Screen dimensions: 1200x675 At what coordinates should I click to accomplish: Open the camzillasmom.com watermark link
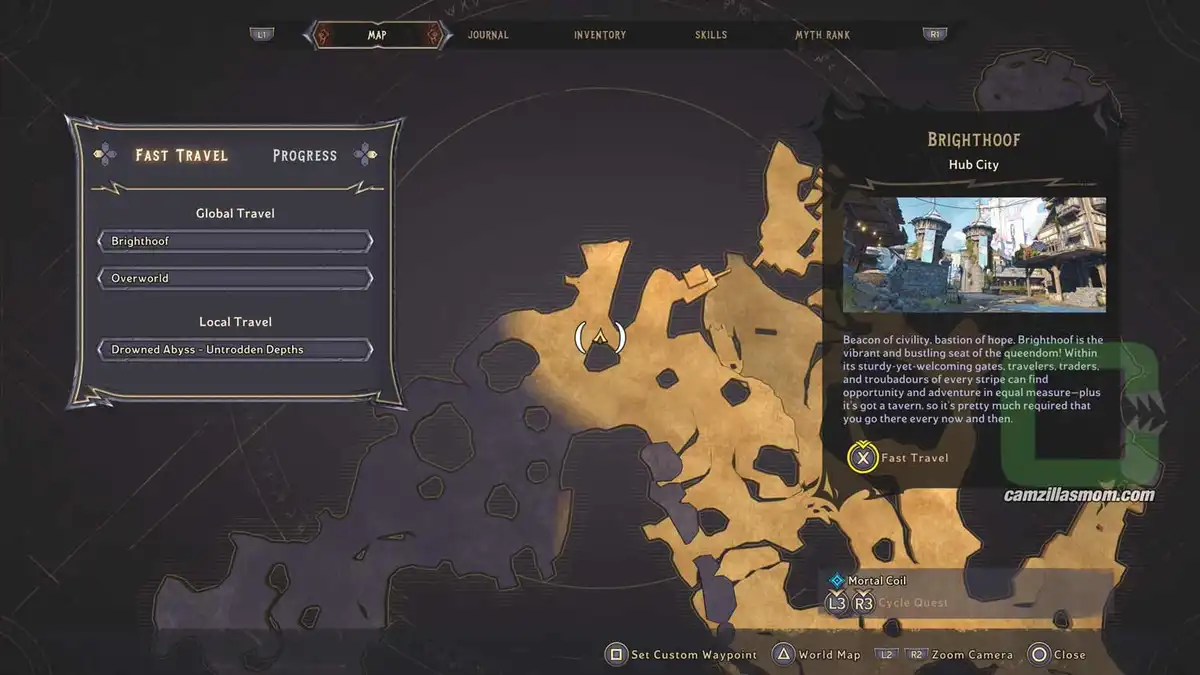pos(1079,495)
